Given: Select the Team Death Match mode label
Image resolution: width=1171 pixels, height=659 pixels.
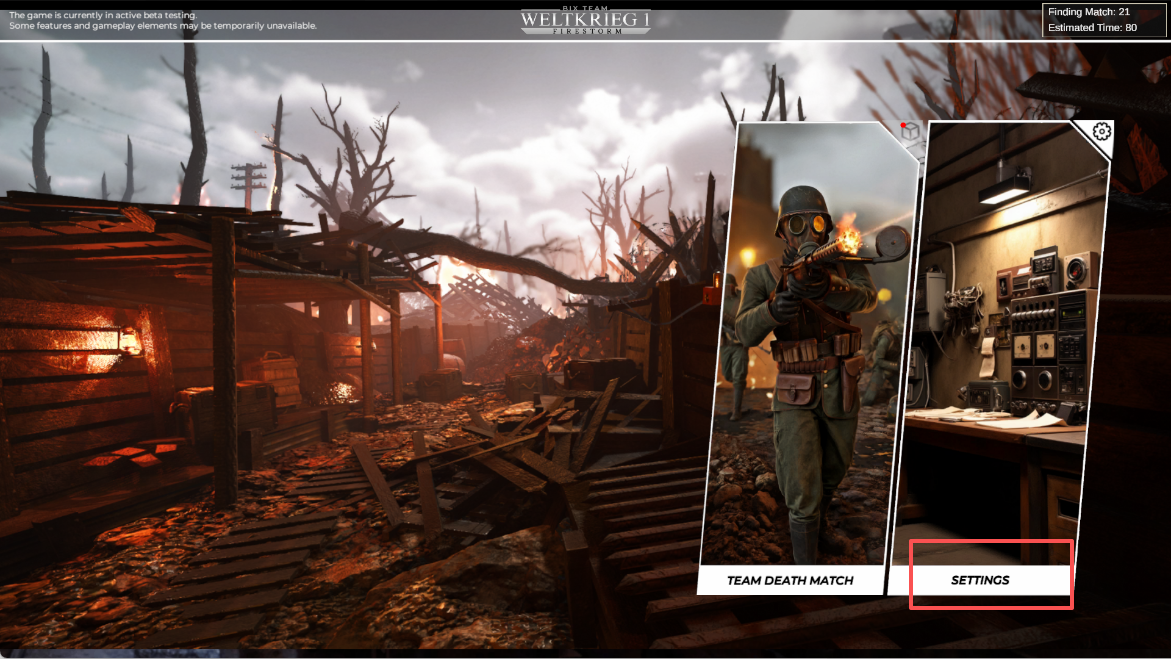Looking at the screenshot, I should click(790, 580).
